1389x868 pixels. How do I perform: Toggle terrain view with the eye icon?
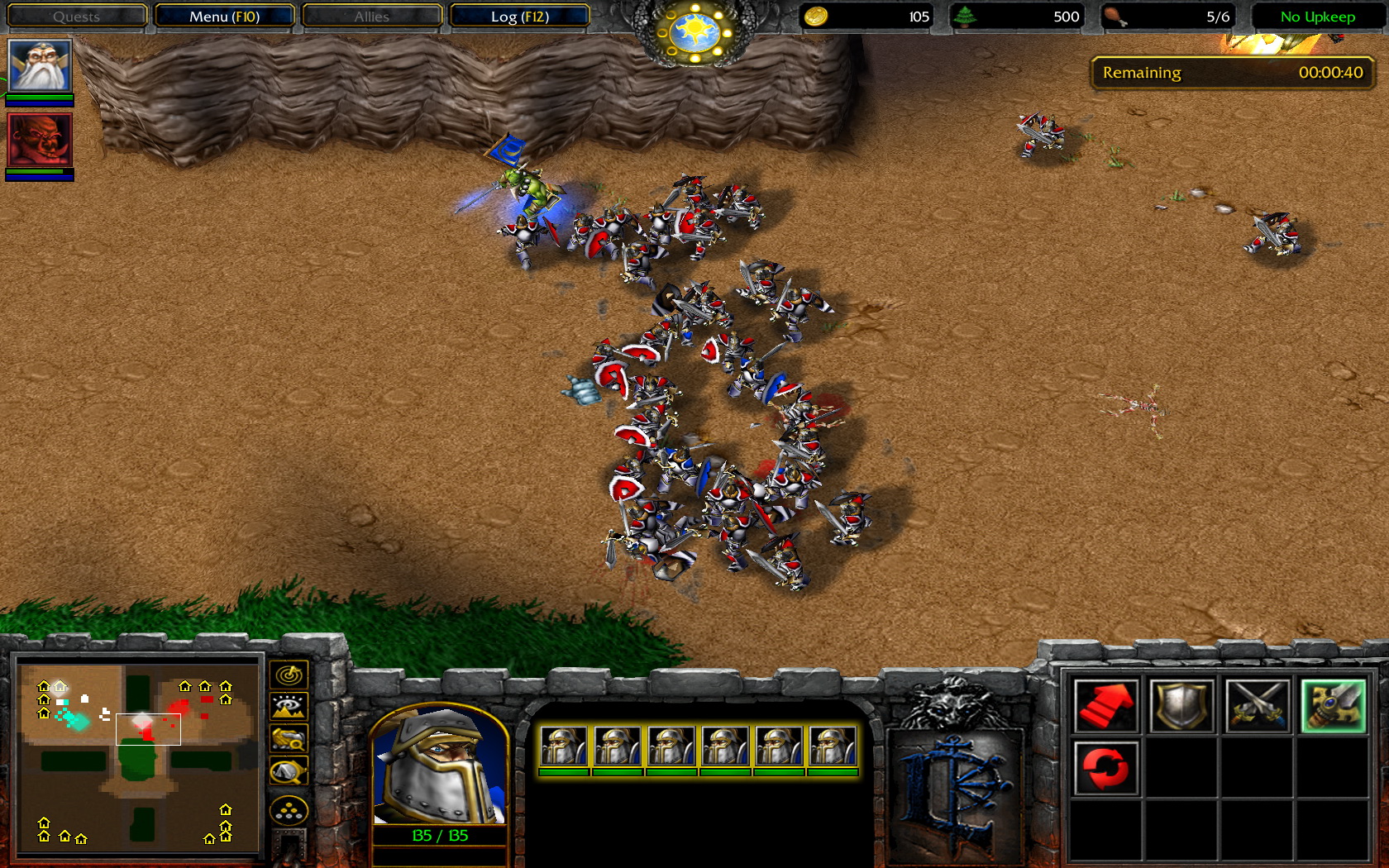coord(287,705)
